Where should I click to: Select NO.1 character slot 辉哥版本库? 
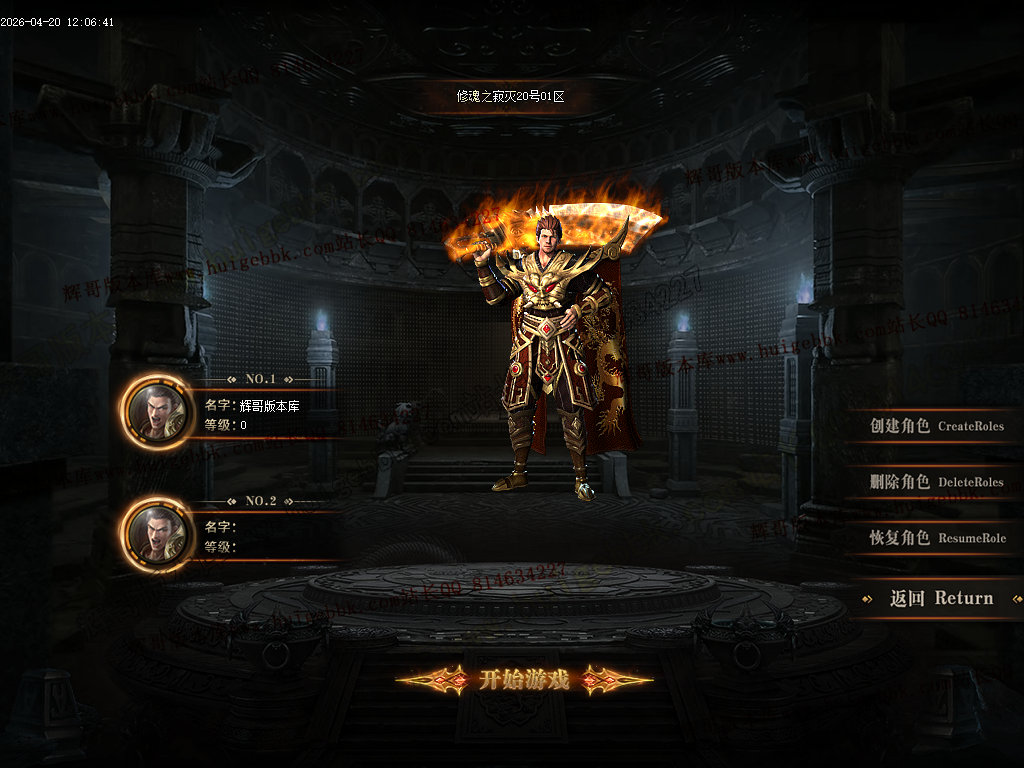pyautogui.click(x=262, y=415)
